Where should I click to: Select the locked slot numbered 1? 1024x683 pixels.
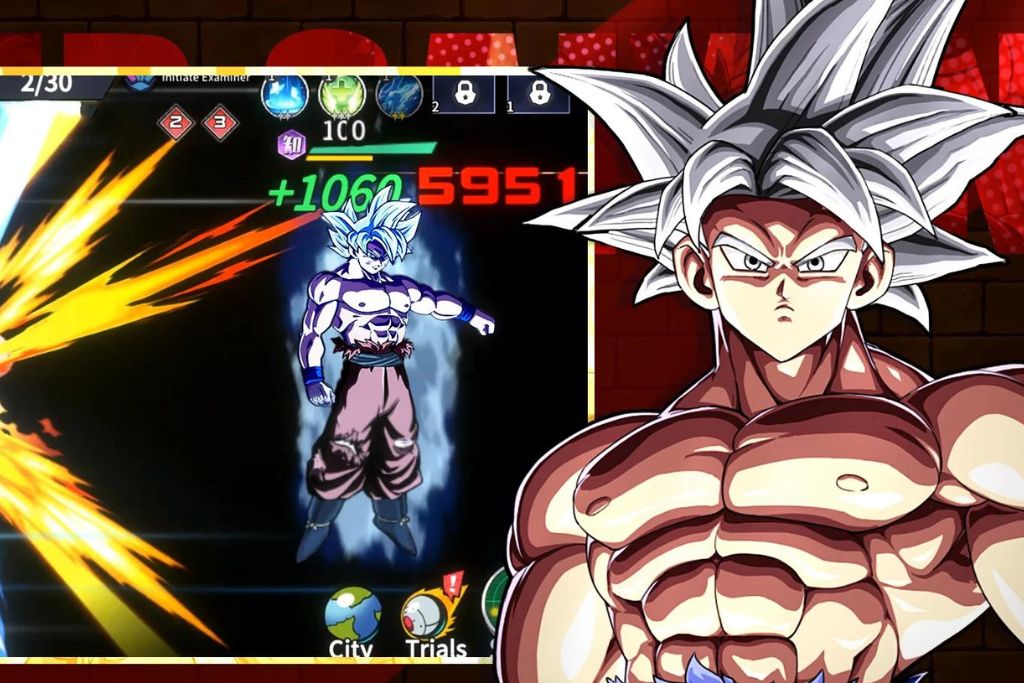click(x=538, y=94)
